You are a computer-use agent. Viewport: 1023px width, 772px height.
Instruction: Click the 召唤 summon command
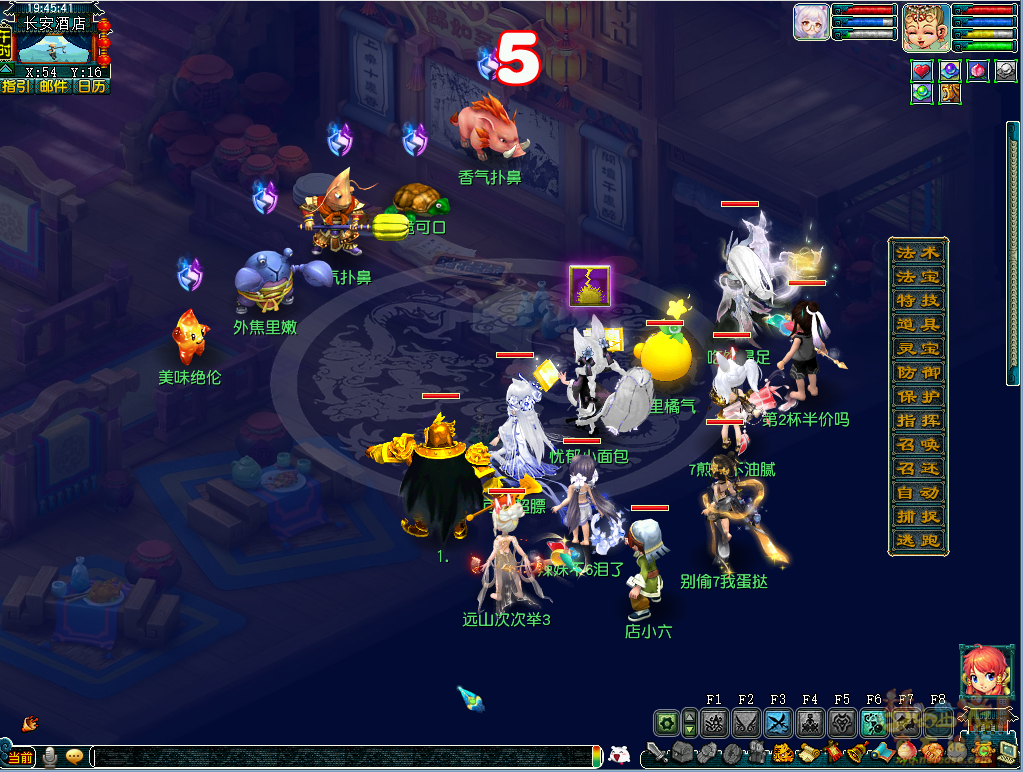point(917,445)
